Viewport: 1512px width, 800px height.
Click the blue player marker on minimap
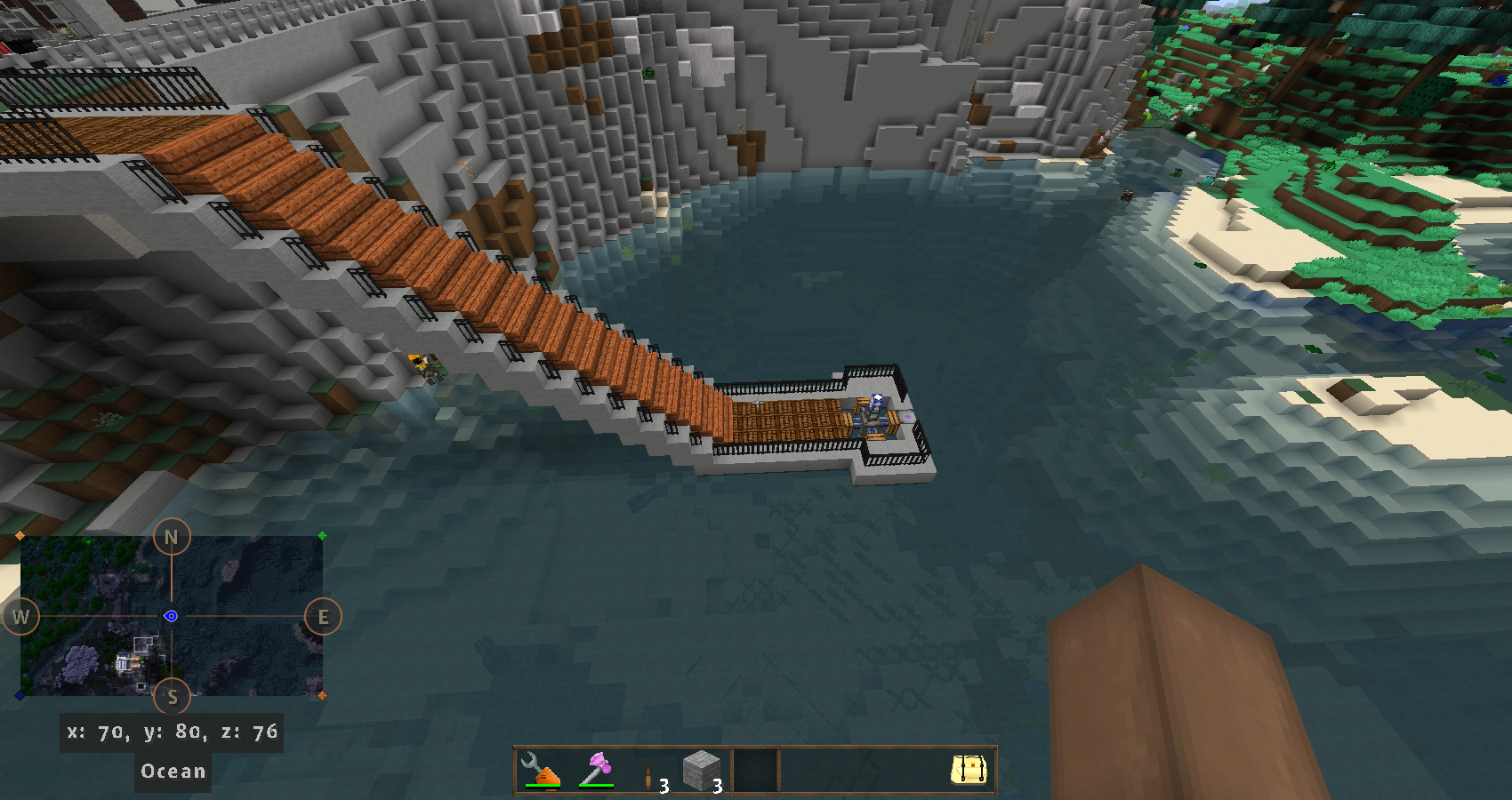tap(171, 616)
